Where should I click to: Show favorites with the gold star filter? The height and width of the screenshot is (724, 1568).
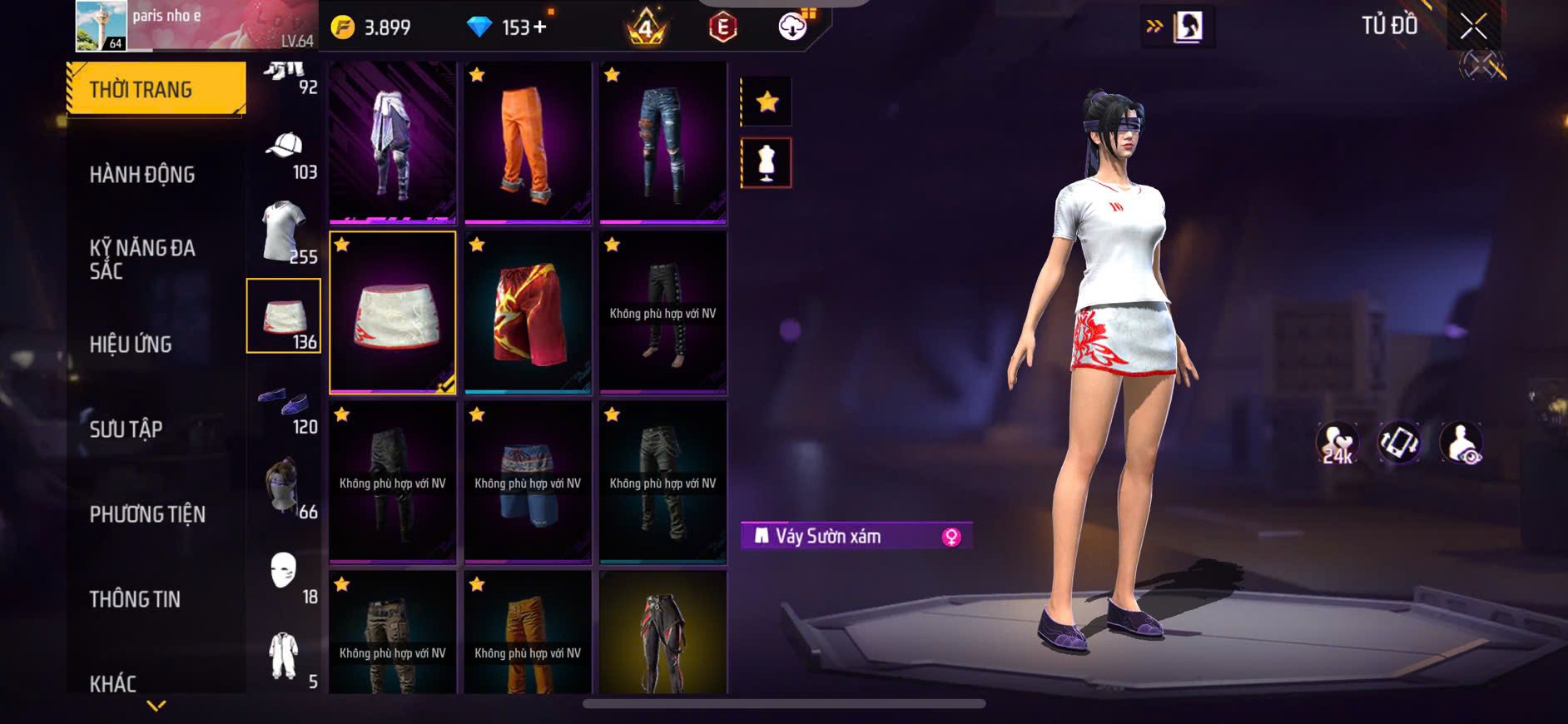click(x=767, y=102)
